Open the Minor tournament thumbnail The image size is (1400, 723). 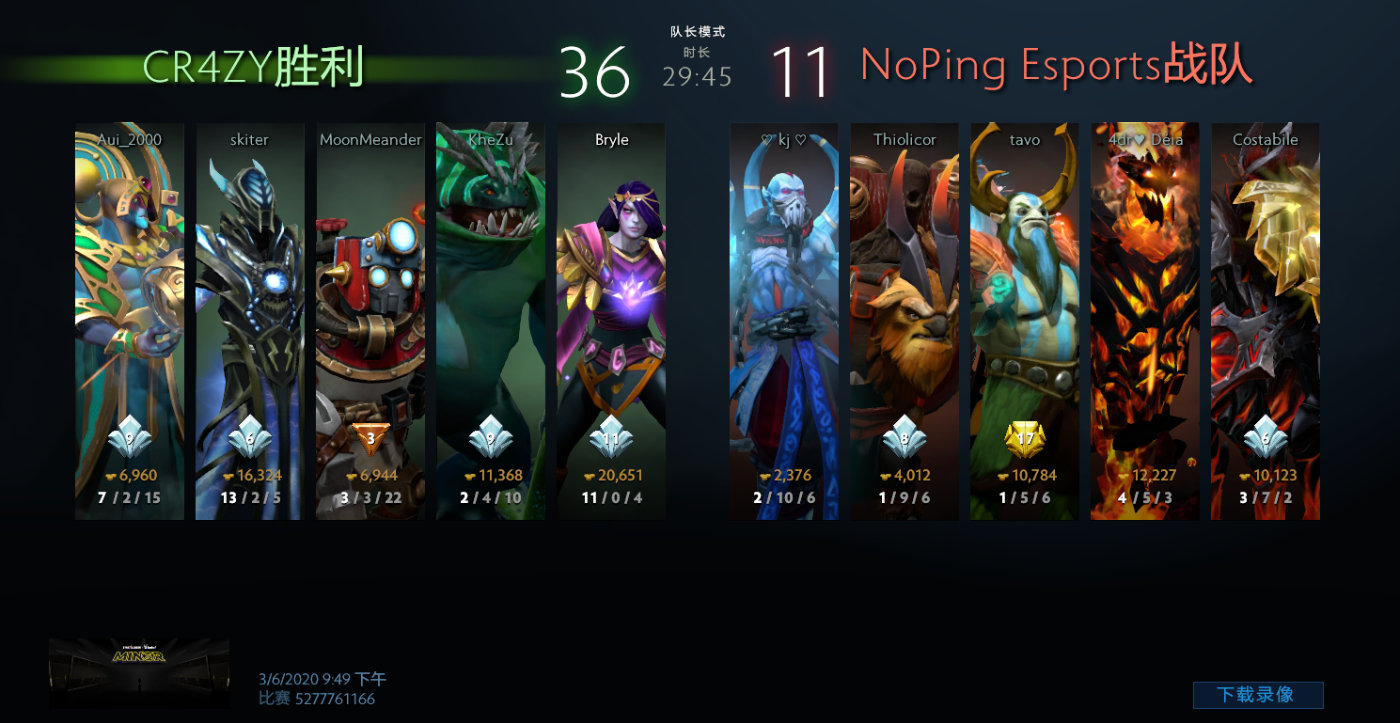click(x=139, y=673)
